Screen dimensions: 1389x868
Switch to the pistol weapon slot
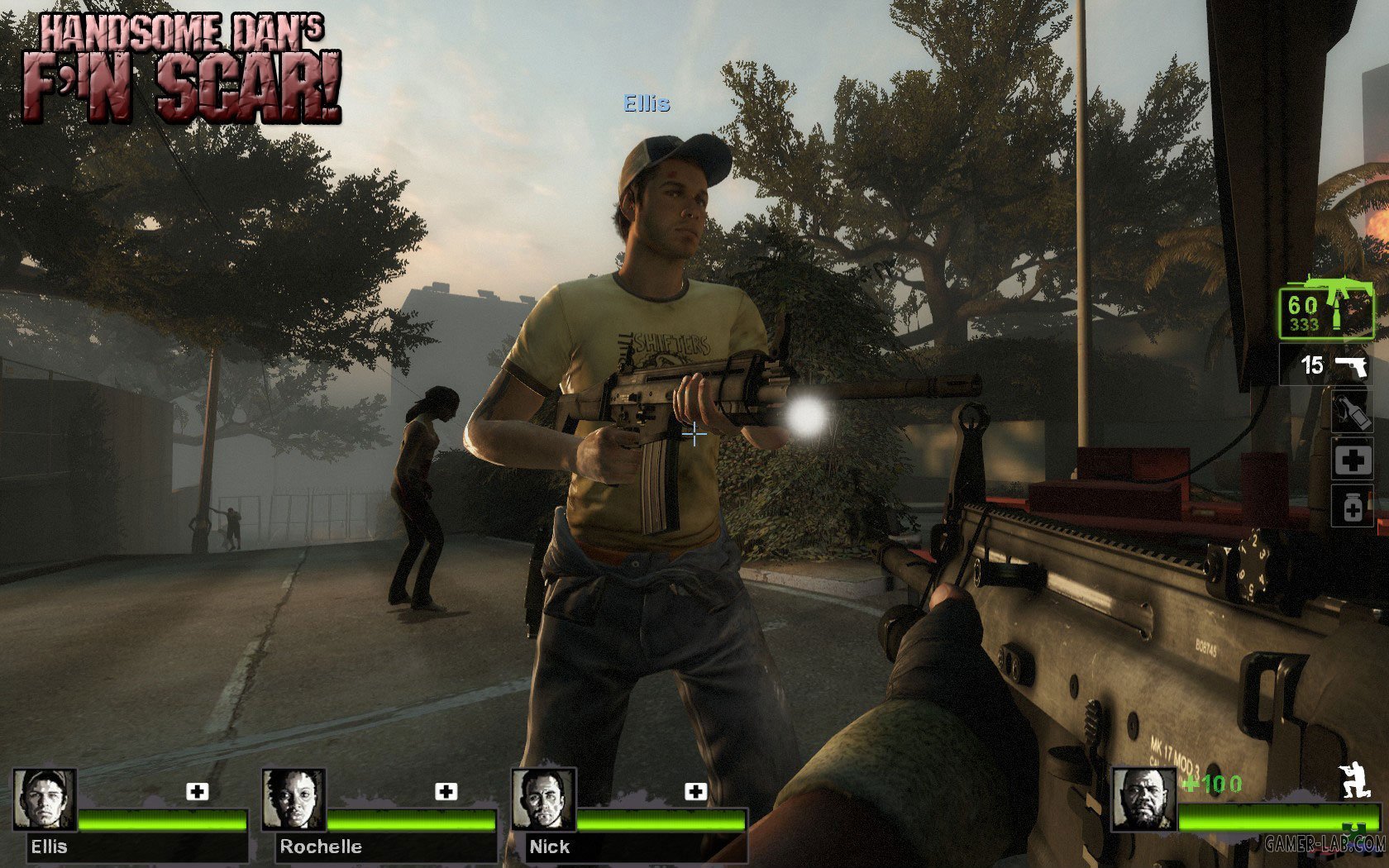coord(1326,365)
